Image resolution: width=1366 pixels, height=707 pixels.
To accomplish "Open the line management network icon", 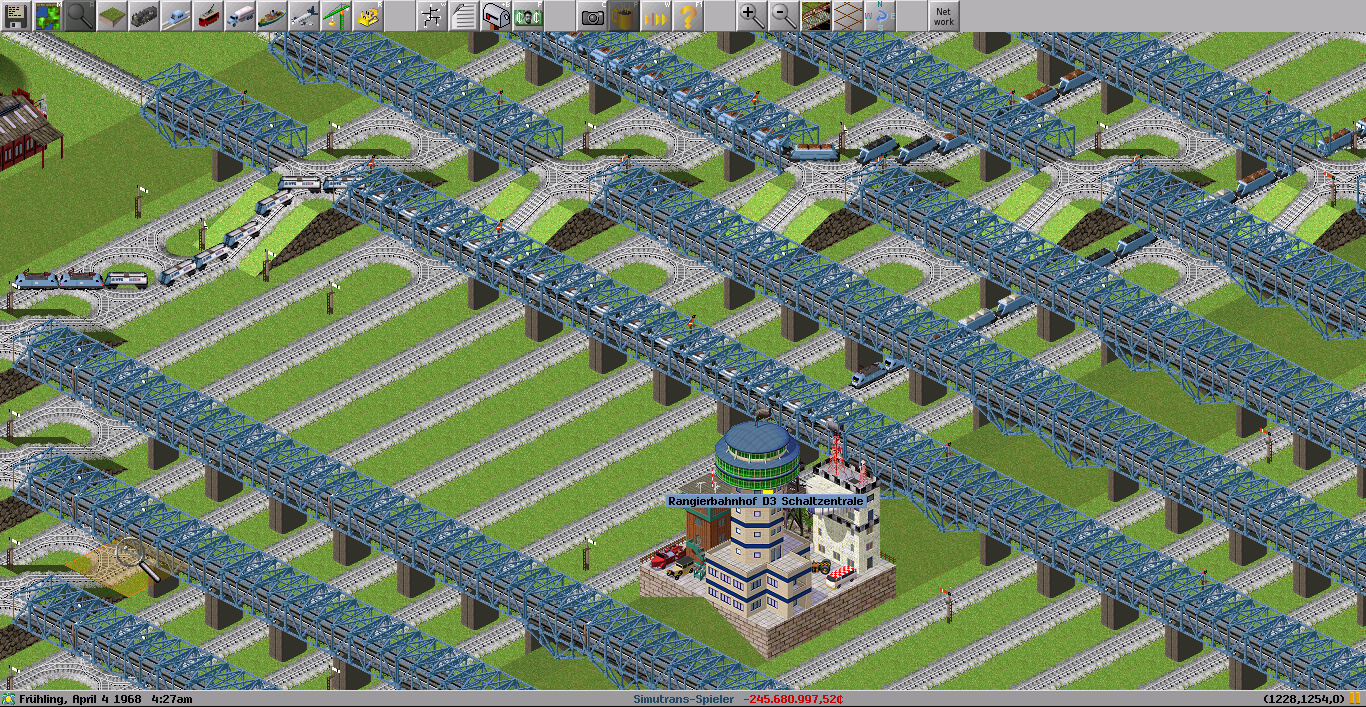I will click(432, 16).
